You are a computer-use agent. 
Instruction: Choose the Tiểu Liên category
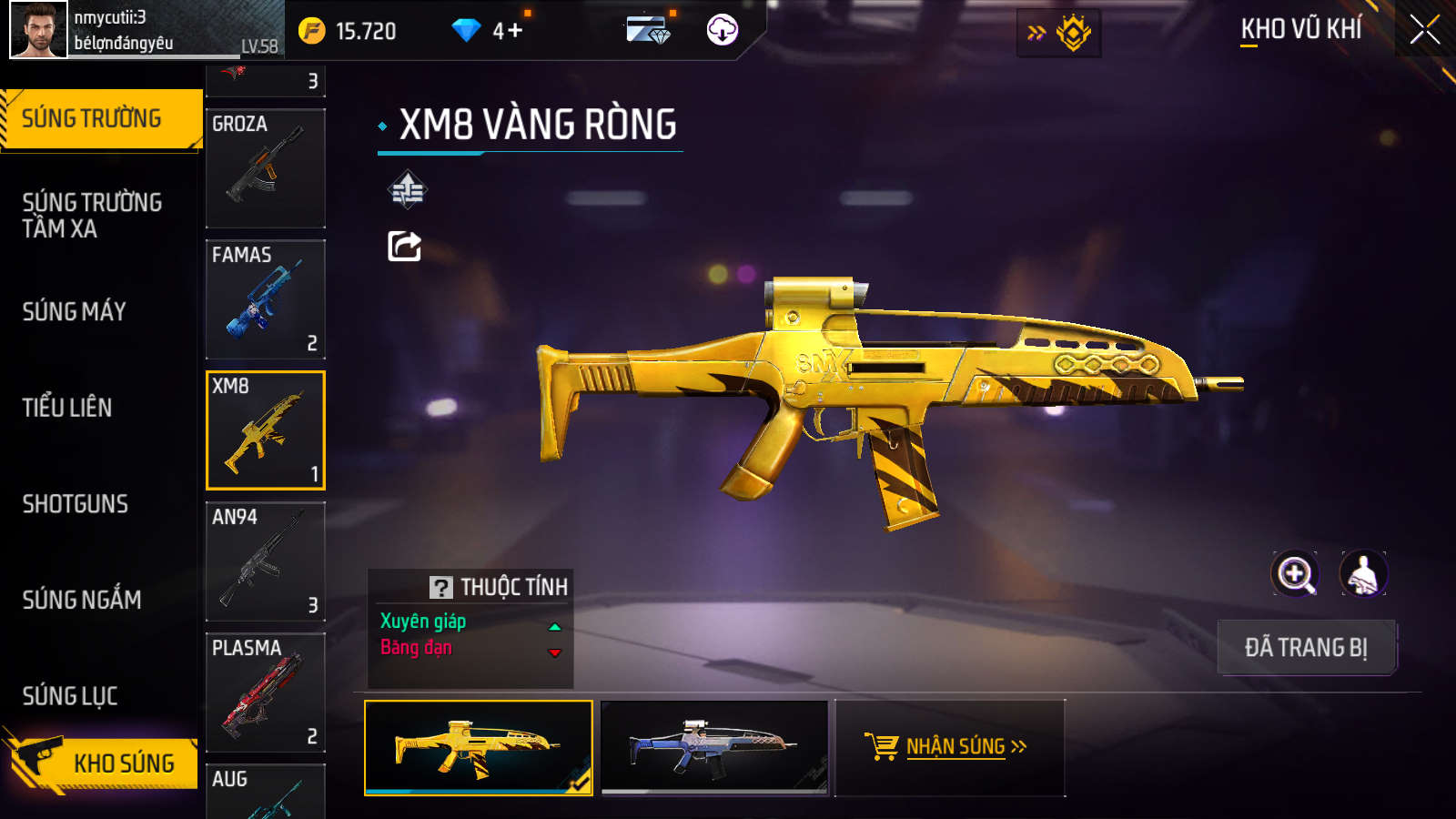(67, 408)
